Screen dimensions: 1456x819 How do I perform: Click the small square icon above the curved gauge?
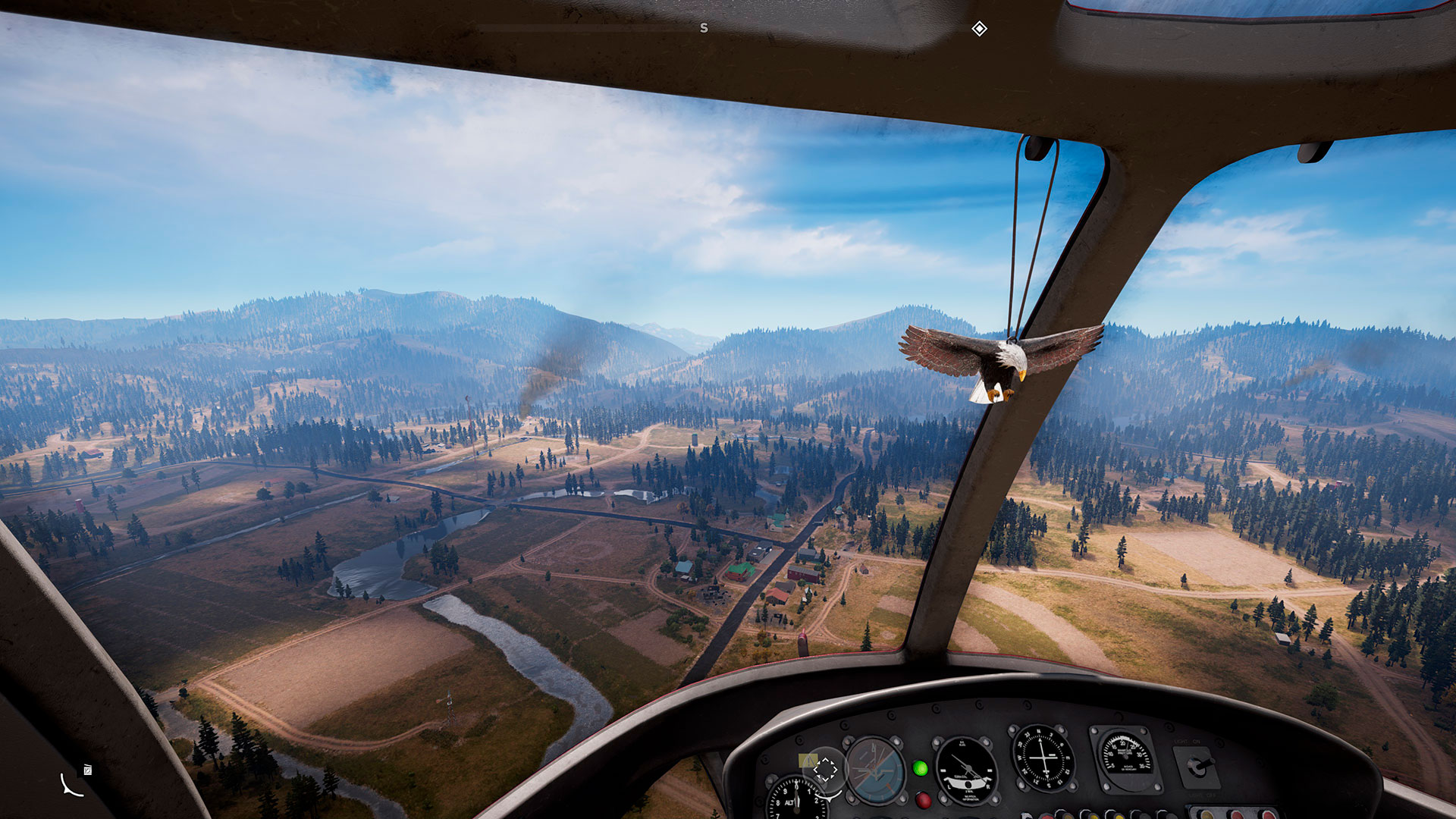click(x=88, y=770)
